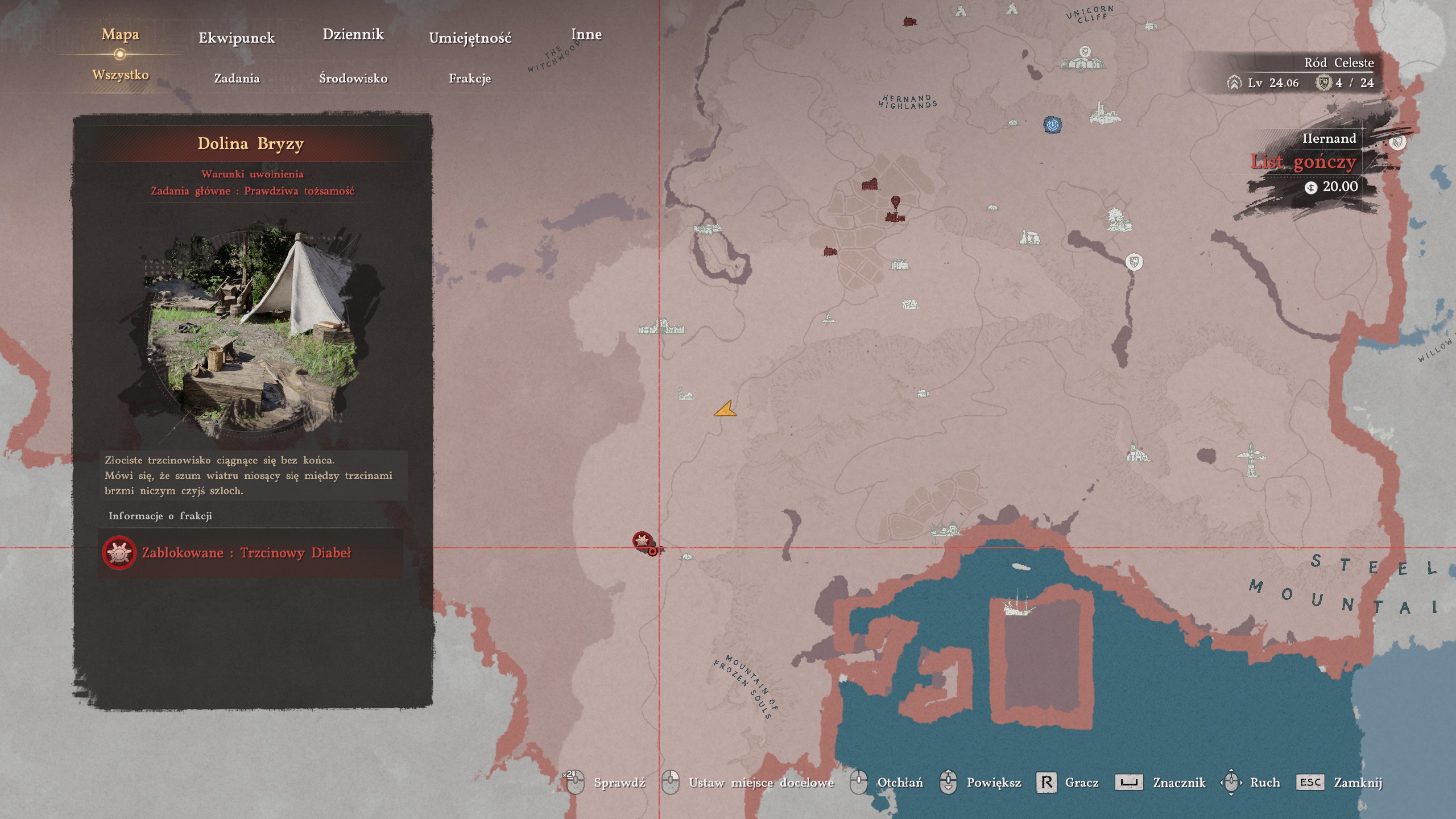Click Zamknij to close the map
1456x819 pixels.
(x=1370, y=782)
